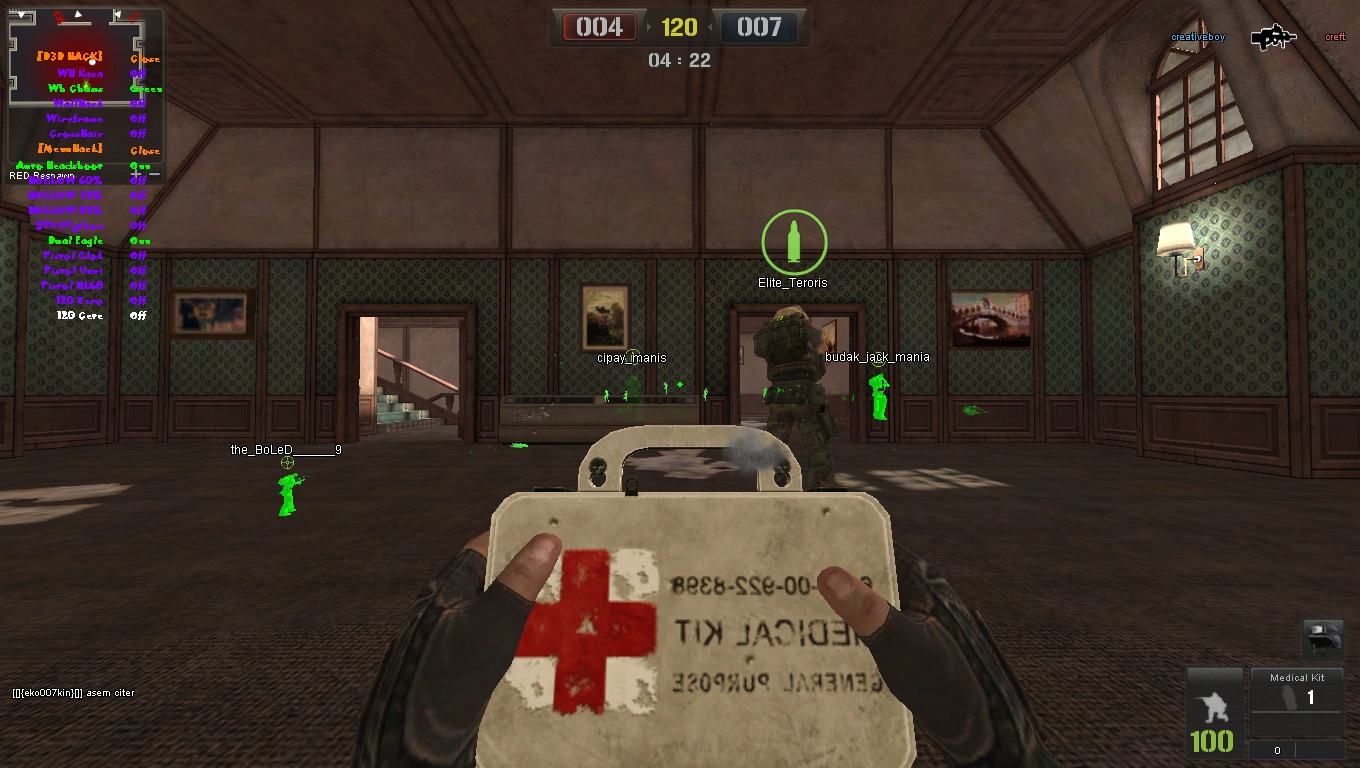Click the plus stepper beside RED Respawn
Image resolution: width=1360 pixels, height=768 pixels.
[x=137, y=174]
